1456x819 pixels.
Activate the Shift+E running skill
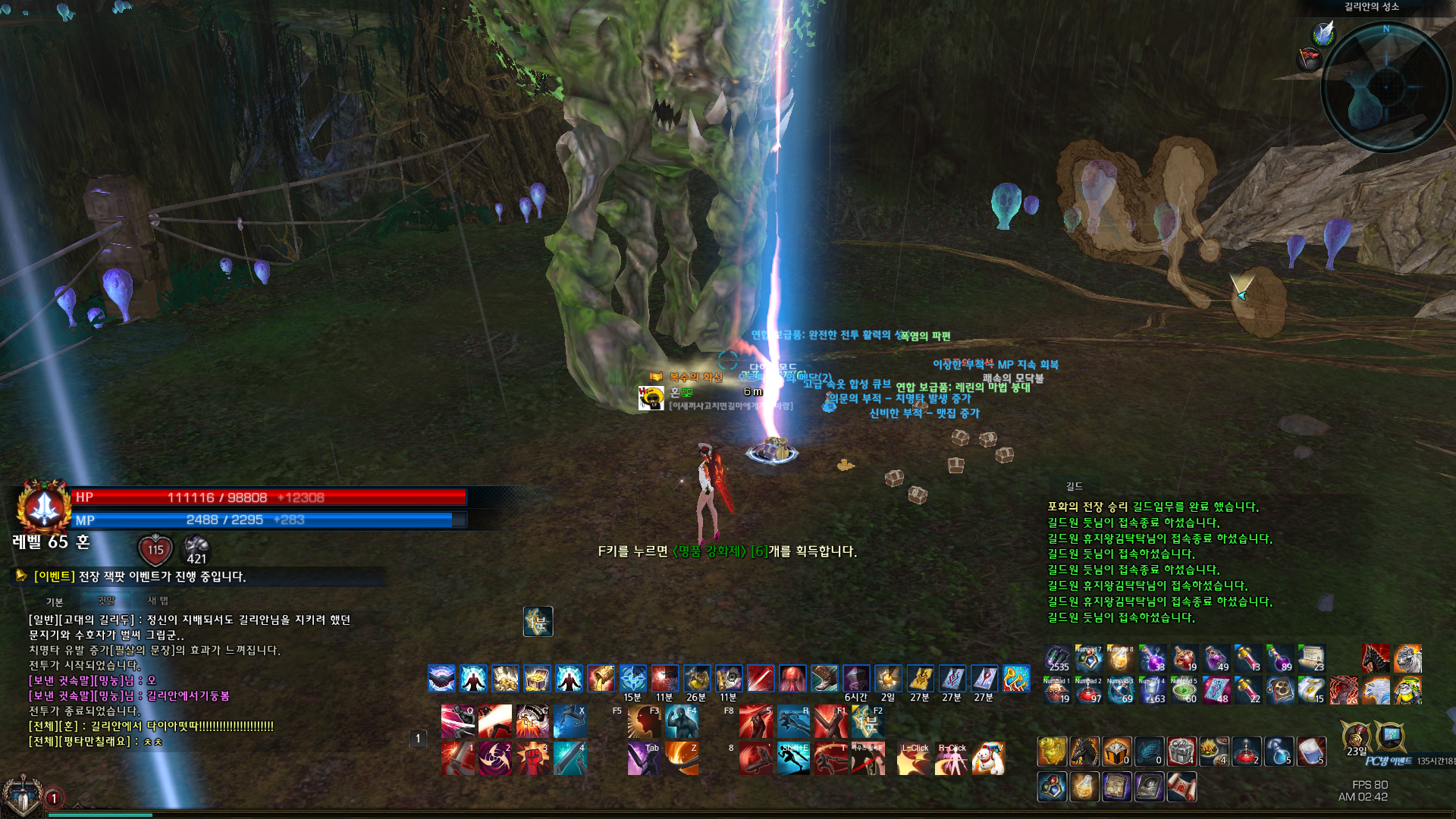(x=793, y=758)
